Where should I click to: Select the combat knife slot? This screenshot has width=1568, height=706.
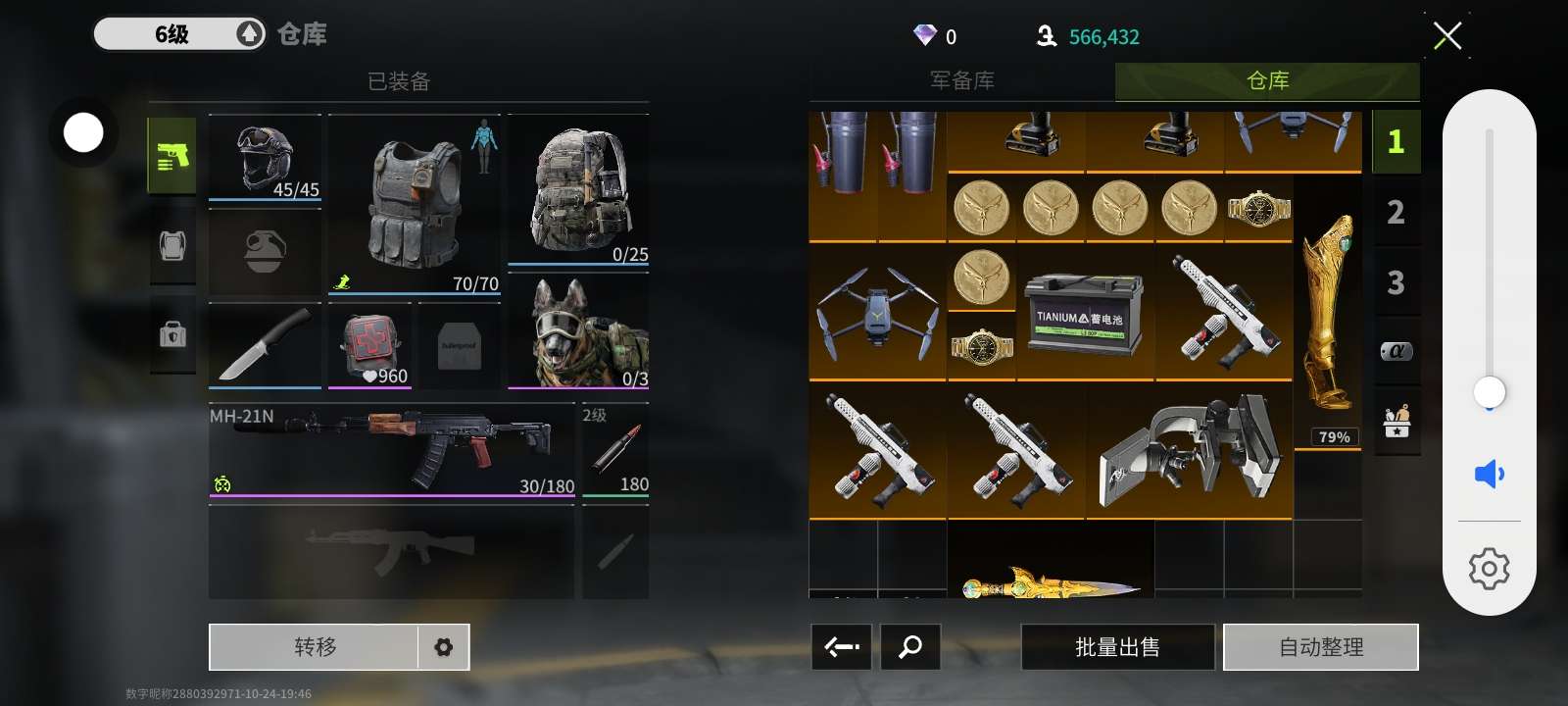(x=265, y=345)
